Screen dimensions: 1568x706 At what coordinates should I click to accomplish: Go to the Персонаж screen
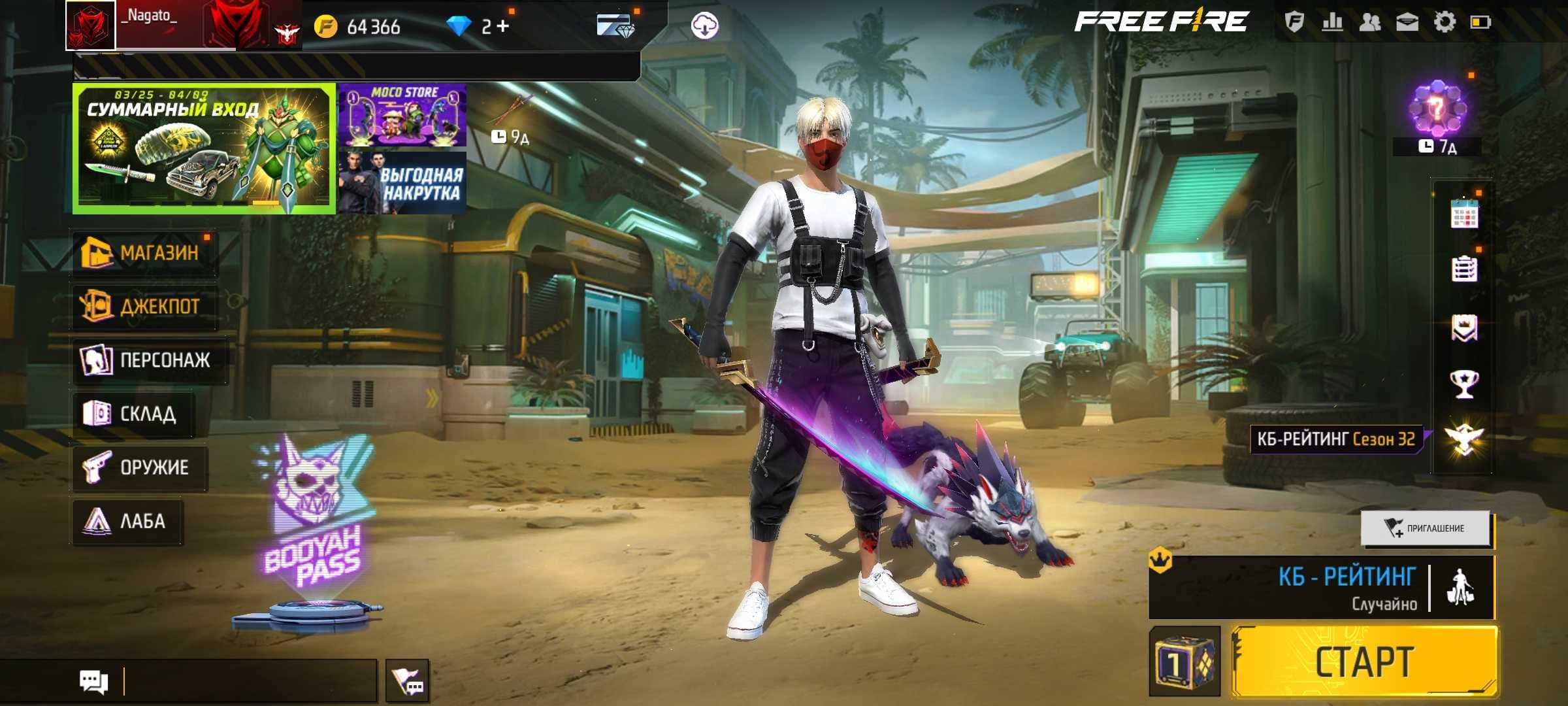click(149, 360)
